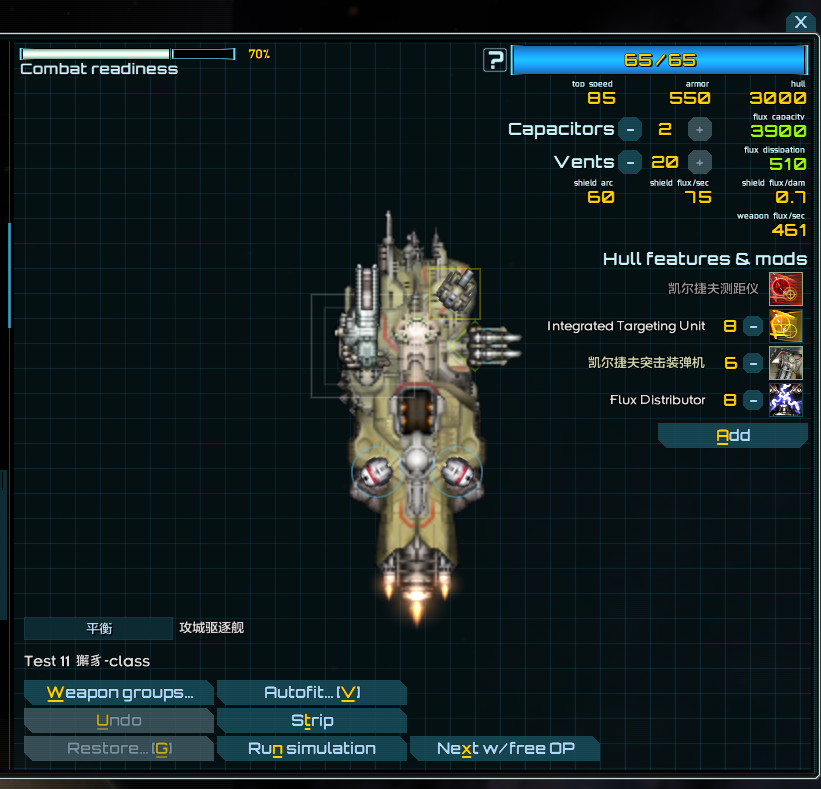The height and width of the screenshot is (789, 821).
Task: Increase Vents with the plus button
Action: point(700,162)
